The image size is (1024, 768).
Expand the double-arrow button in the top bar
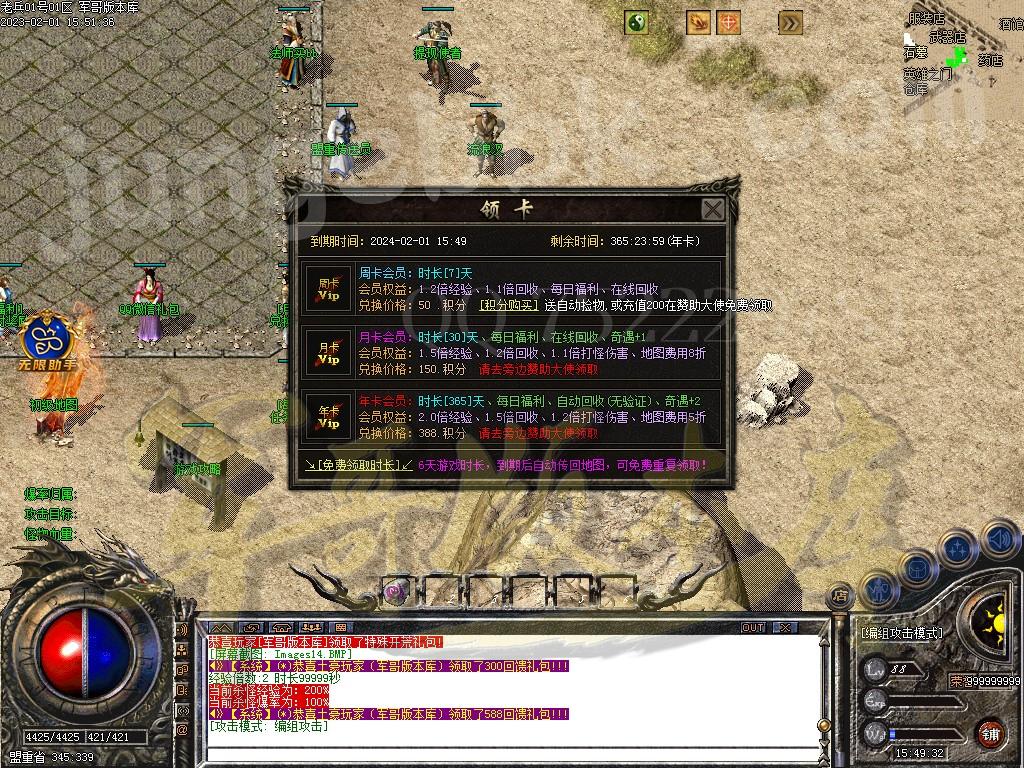coord(791,22)
